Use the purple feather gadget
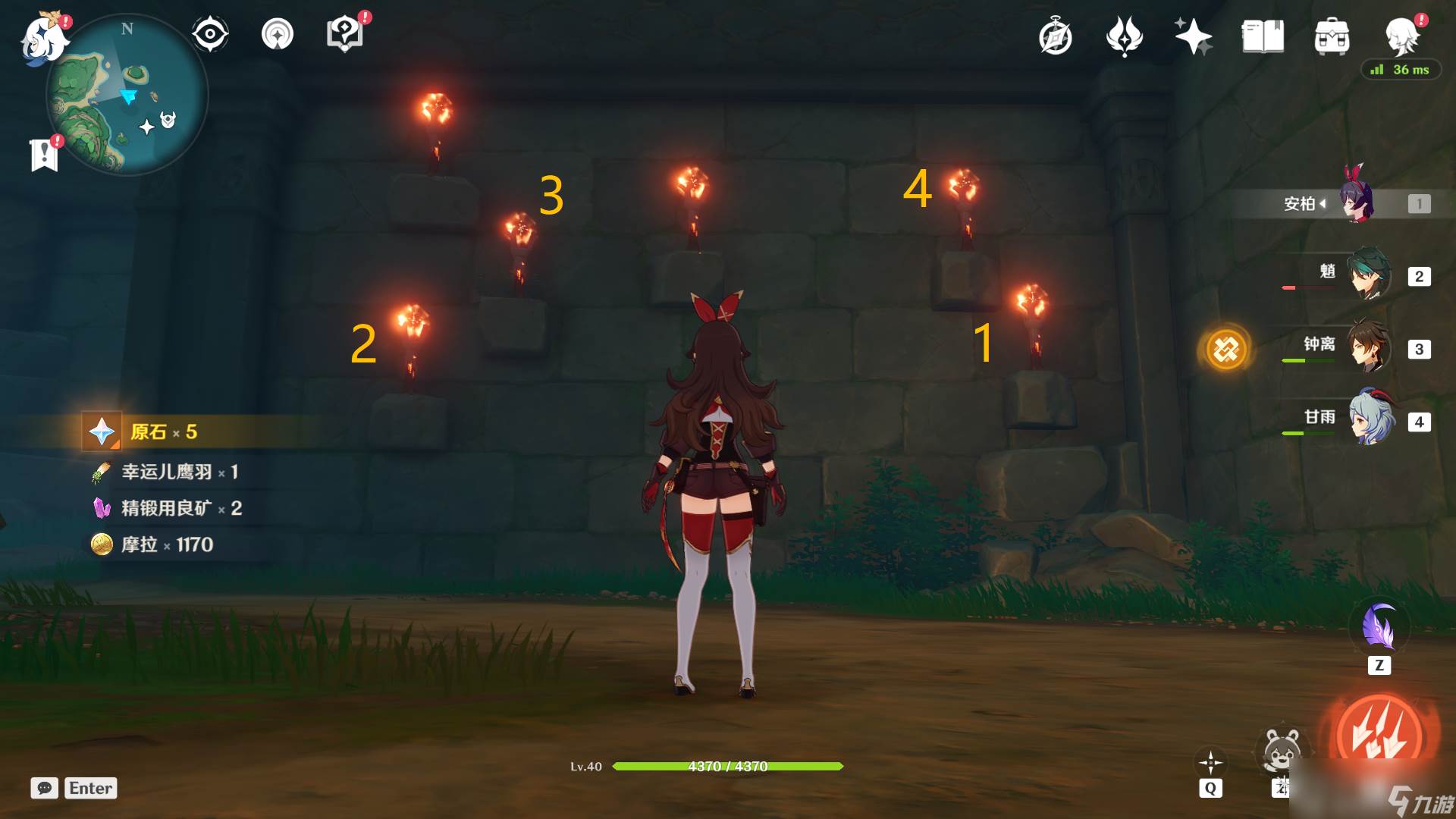 pos(1379,626)
